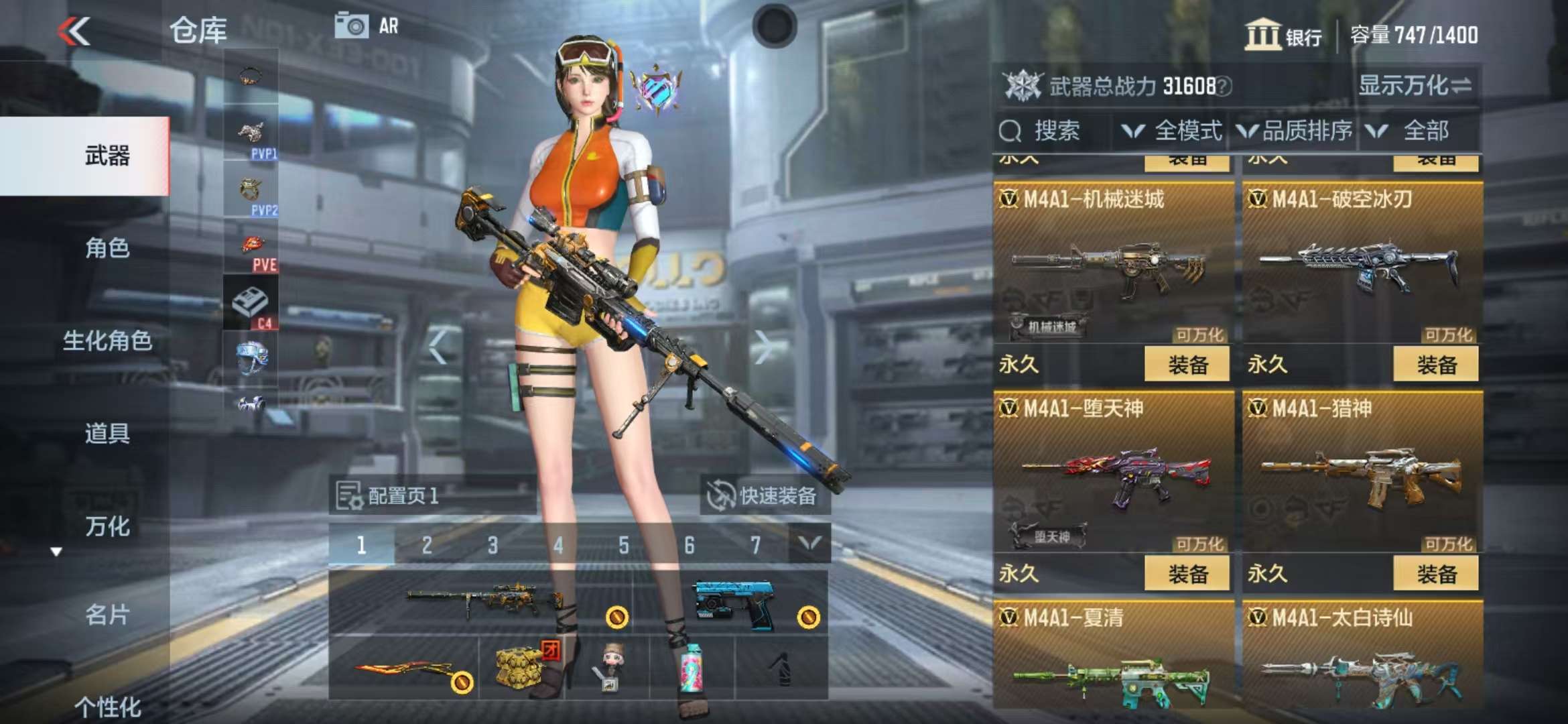The image size is (1568, 724).
Task: Equip the M4A1-机械迷城 rifle
Action: [x=1187, y=365]
